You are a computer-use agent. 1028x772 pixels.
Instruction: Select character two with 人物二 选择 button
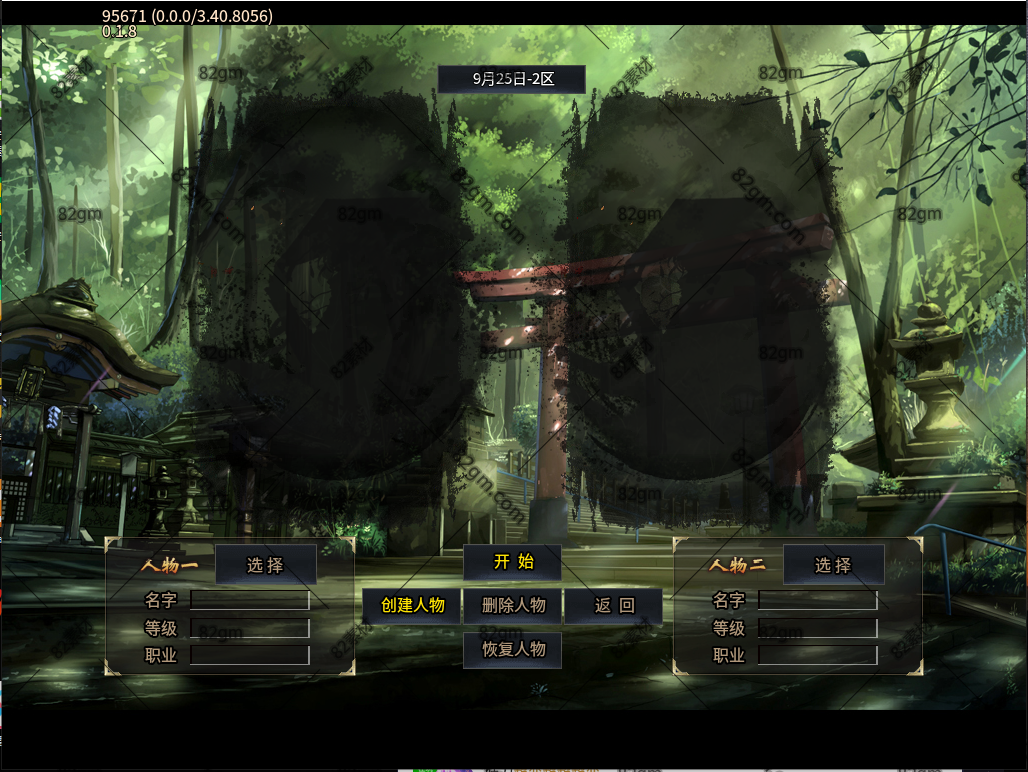coord(833,565)
